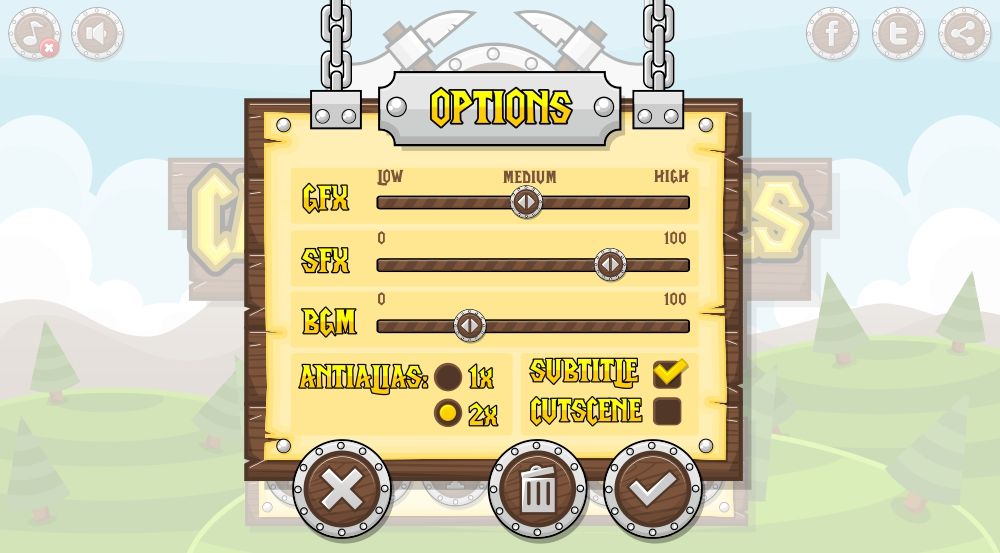This screenshot has height=553, width=1000.
Task: Cancel options with the X button
Action: click(342, 489)
